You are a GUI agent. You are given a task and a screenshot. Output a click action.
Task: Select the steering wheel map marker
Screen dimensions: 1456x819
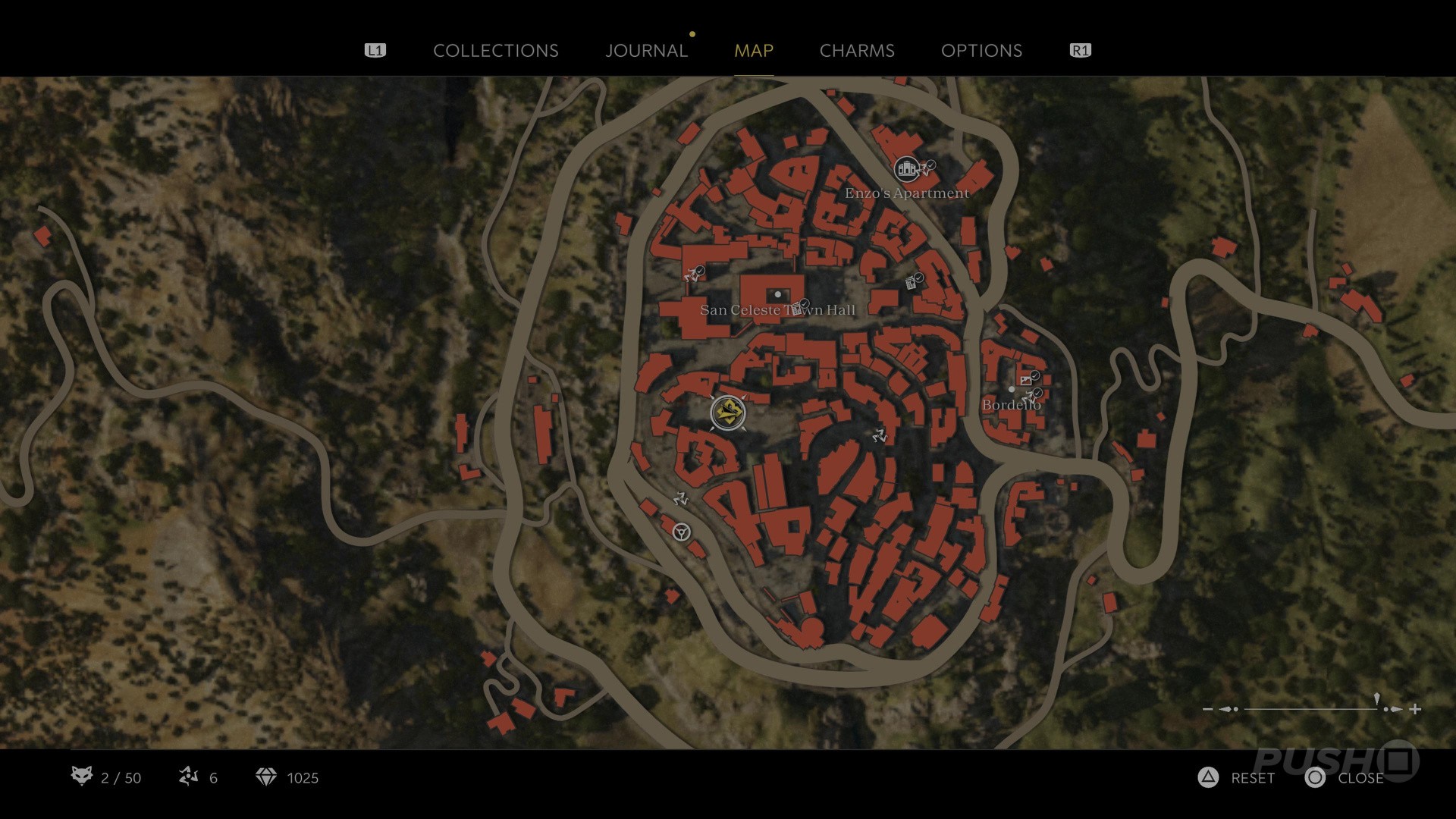[681, 532]
